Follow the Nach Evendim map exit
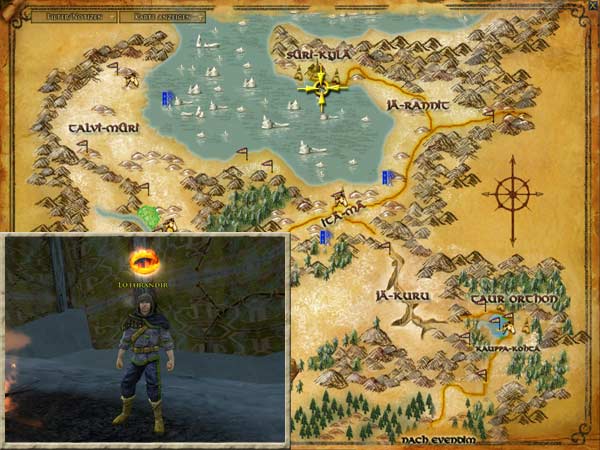600x450 pixels. (435, 439)
